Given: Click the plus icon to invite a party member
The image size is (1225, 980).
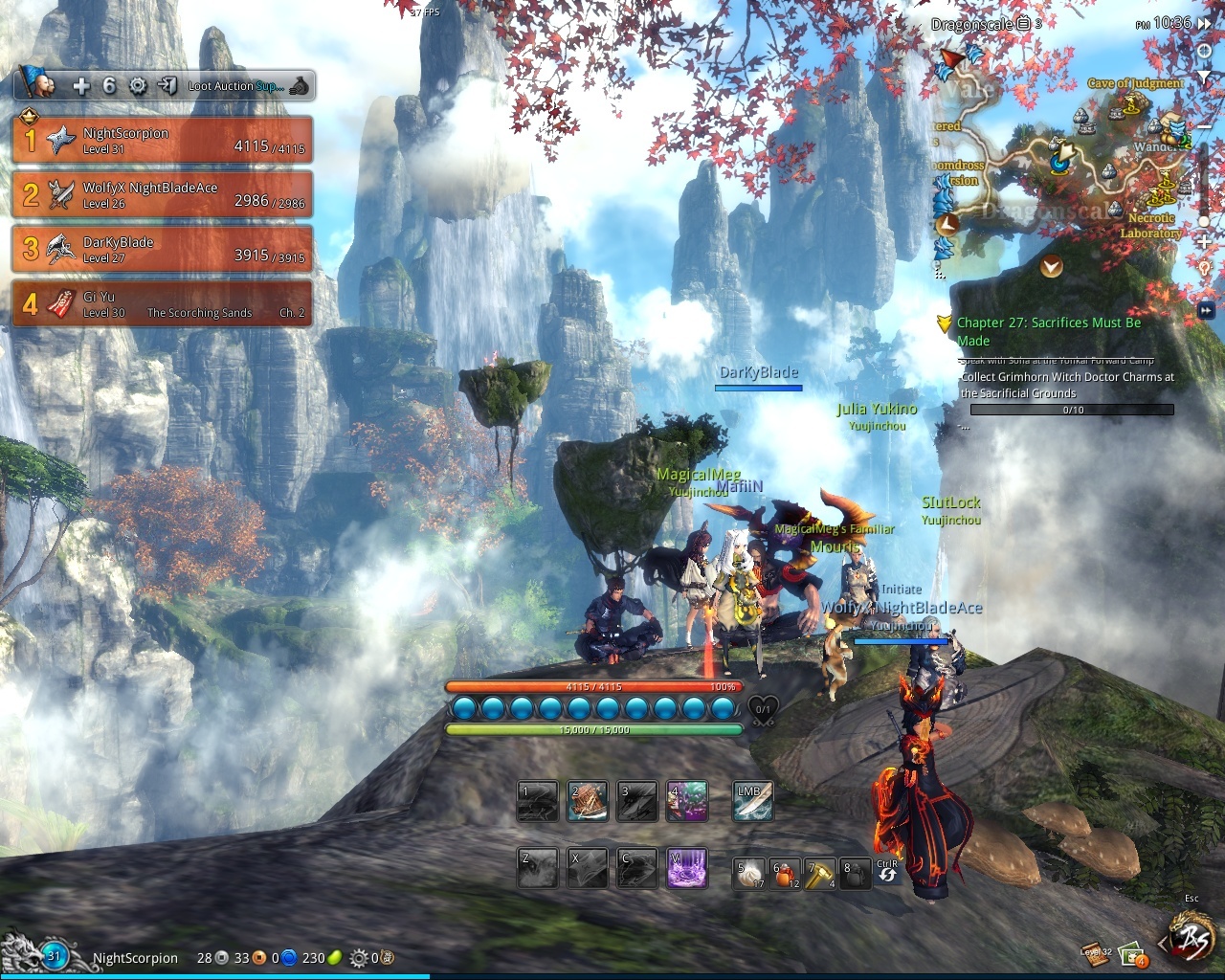Looking at the screenshot, I should pyautogui.click(x=81, y=86).
